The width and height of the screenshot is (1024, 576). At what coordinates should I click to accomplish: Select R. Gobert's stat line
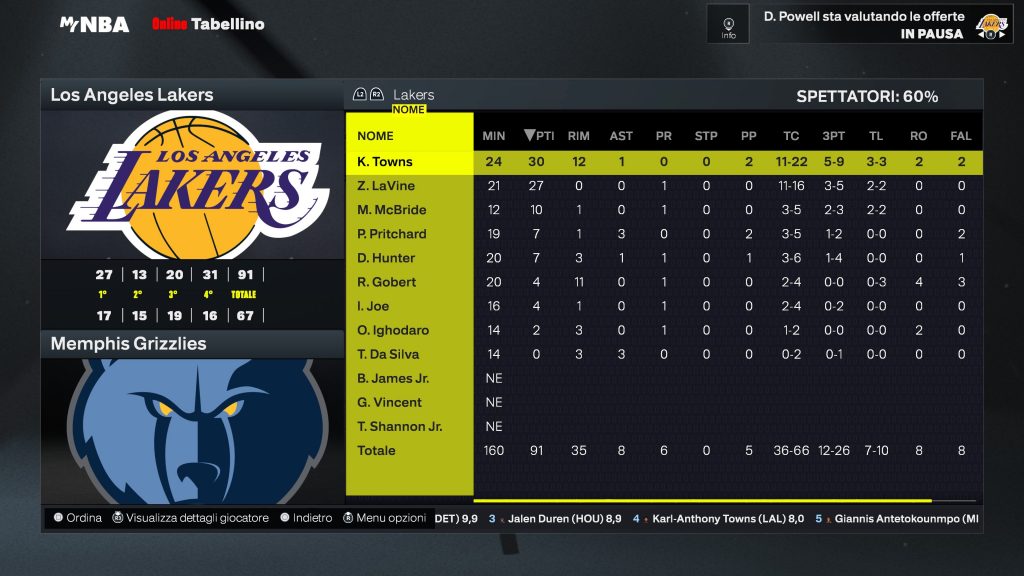coord(386,282)
